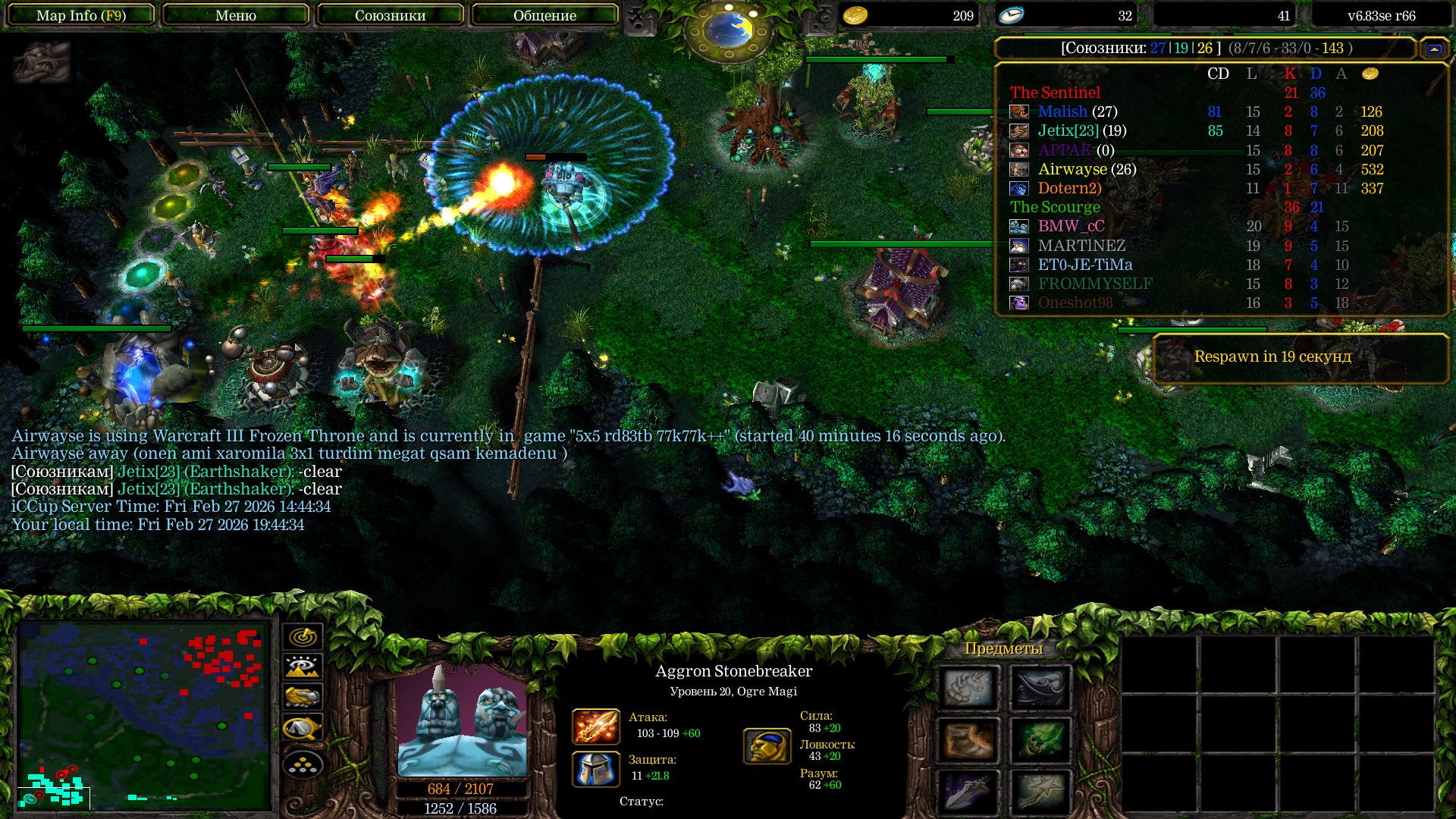
Task: Select Malish row in the scoreboard
Action: [x=1077, y=112]
